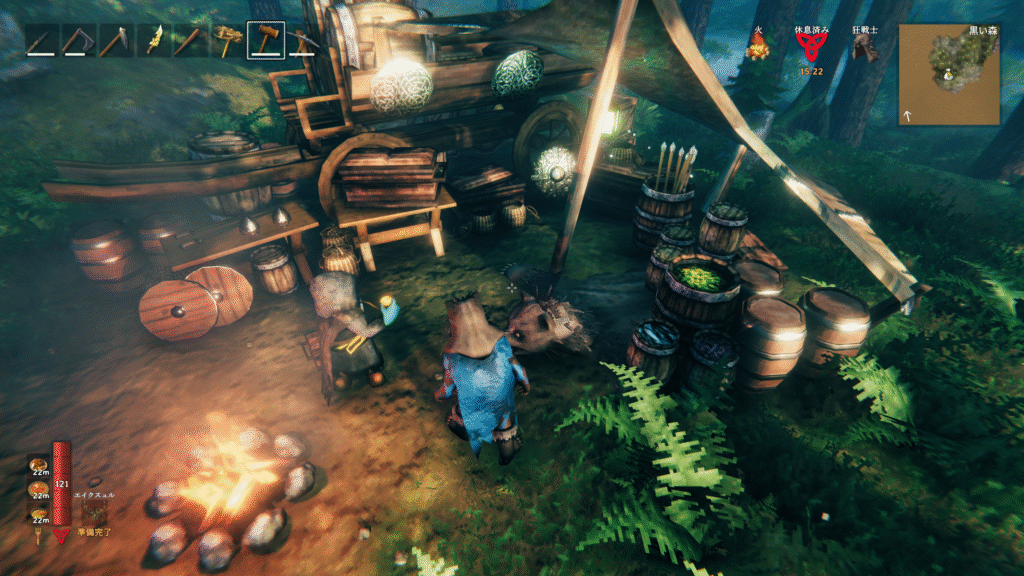Equip the pickaxe from the hotbar
The height and width of the screenshot is (576, 1024).
tap(303, 41)
